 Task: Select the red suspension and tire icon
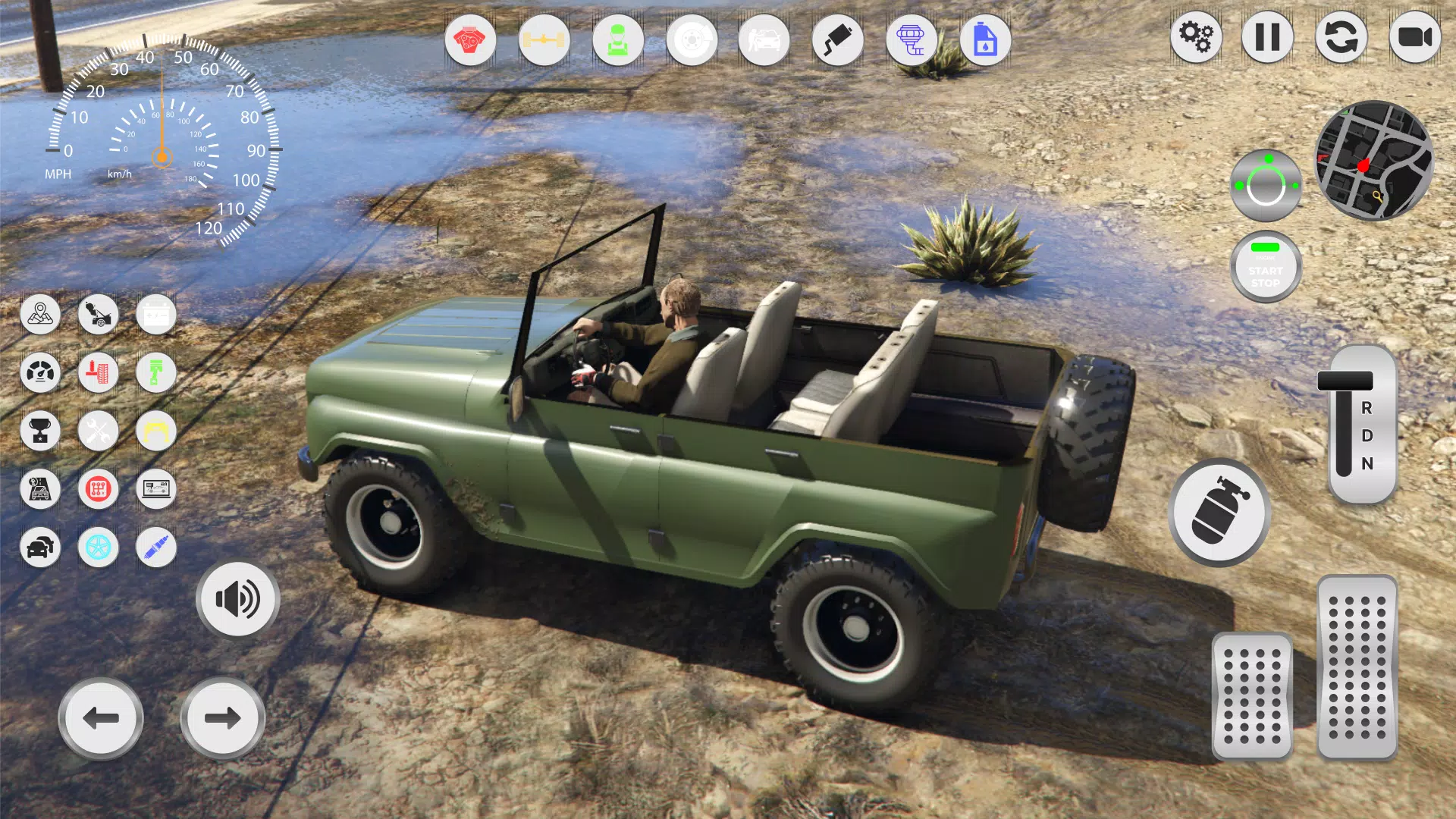[x=99, y=372]
